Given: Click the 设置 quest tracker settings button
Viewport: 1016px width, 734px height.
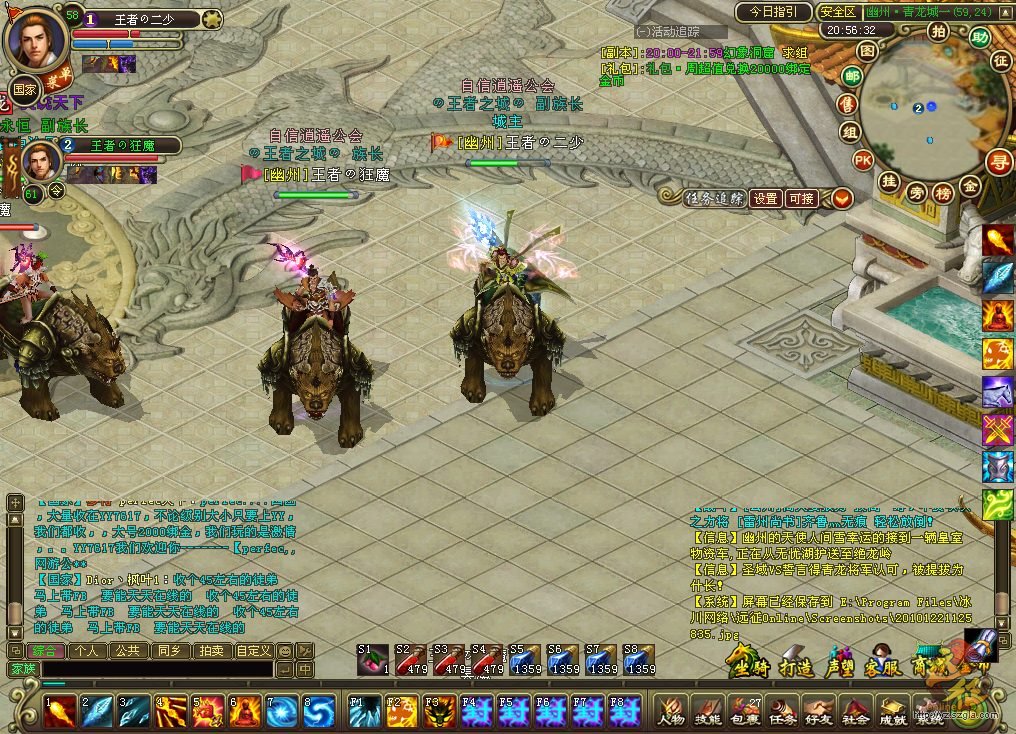Looking at the screenshot, I should (x=765, y=198).
